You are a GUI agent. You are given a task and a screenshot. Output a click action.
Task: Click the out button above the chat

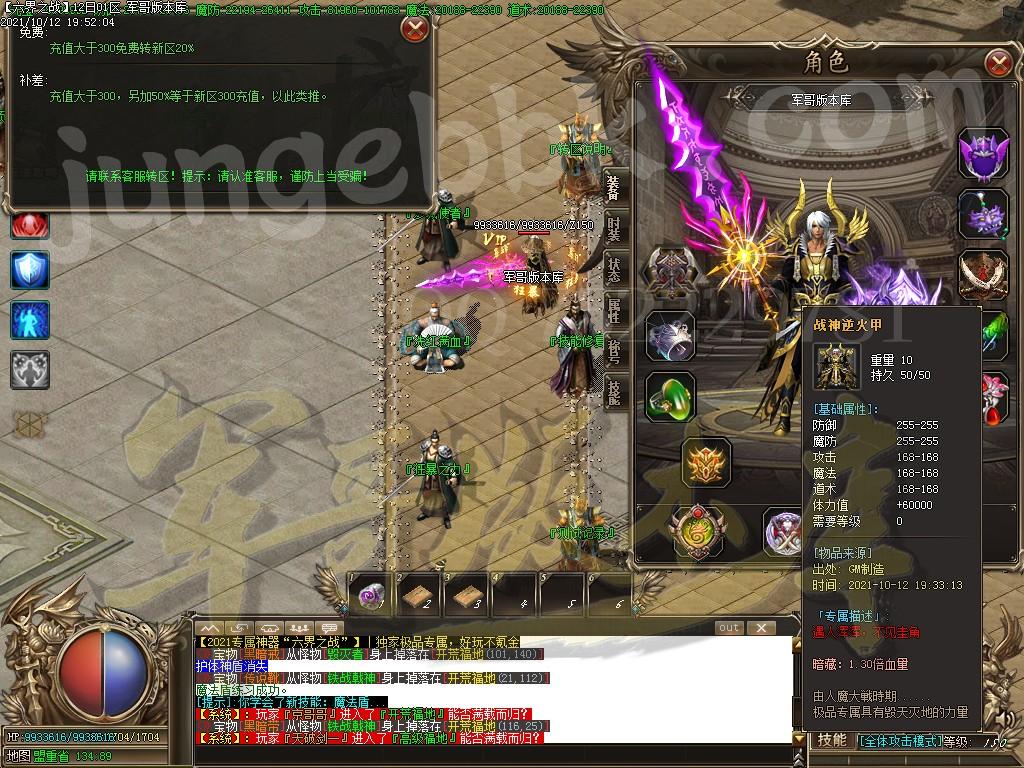coord(730,628)
